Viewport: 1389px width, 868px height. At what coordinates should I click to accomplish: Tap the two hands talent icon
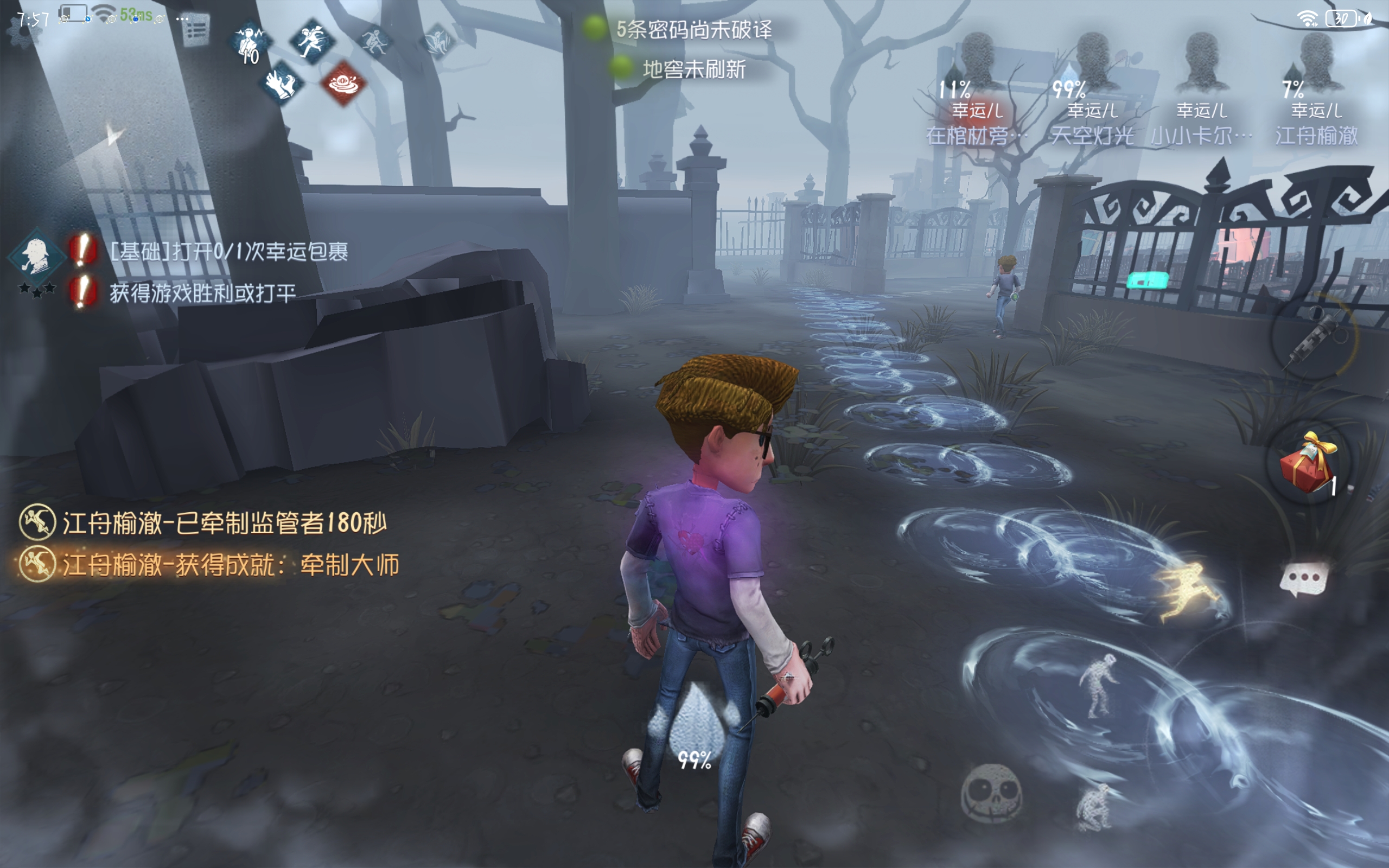[281, 83]
